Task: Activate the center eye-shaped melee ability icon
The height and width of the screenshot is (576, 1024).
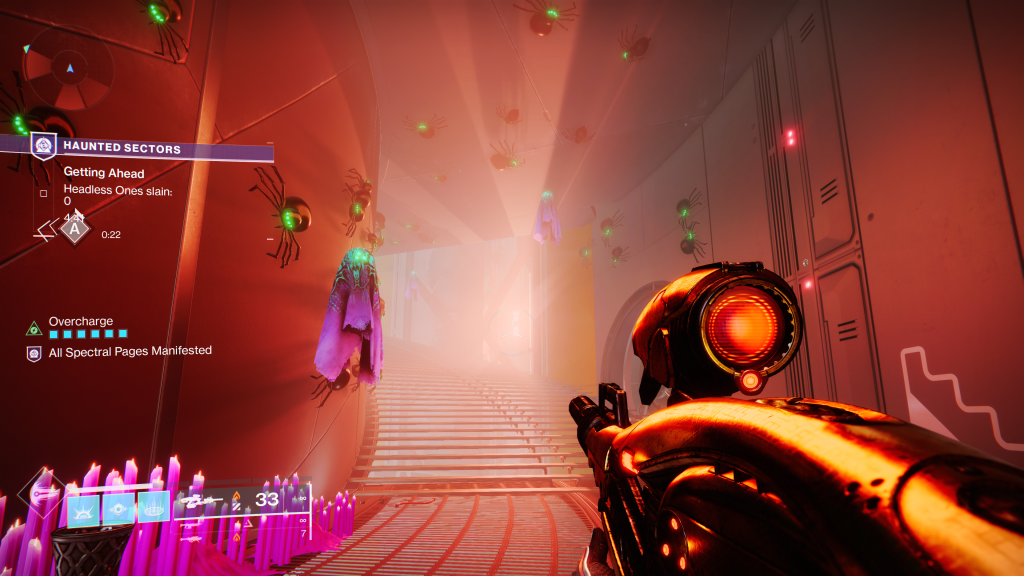Action: (x=118, y=507)
